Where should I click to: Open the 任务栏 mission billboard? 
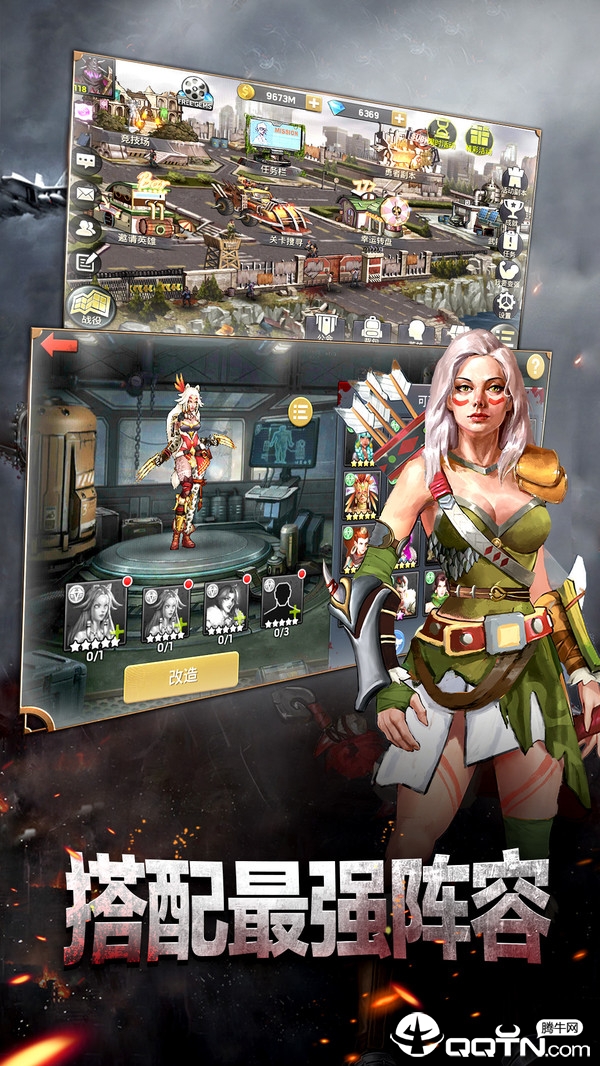tap(273, 138)
